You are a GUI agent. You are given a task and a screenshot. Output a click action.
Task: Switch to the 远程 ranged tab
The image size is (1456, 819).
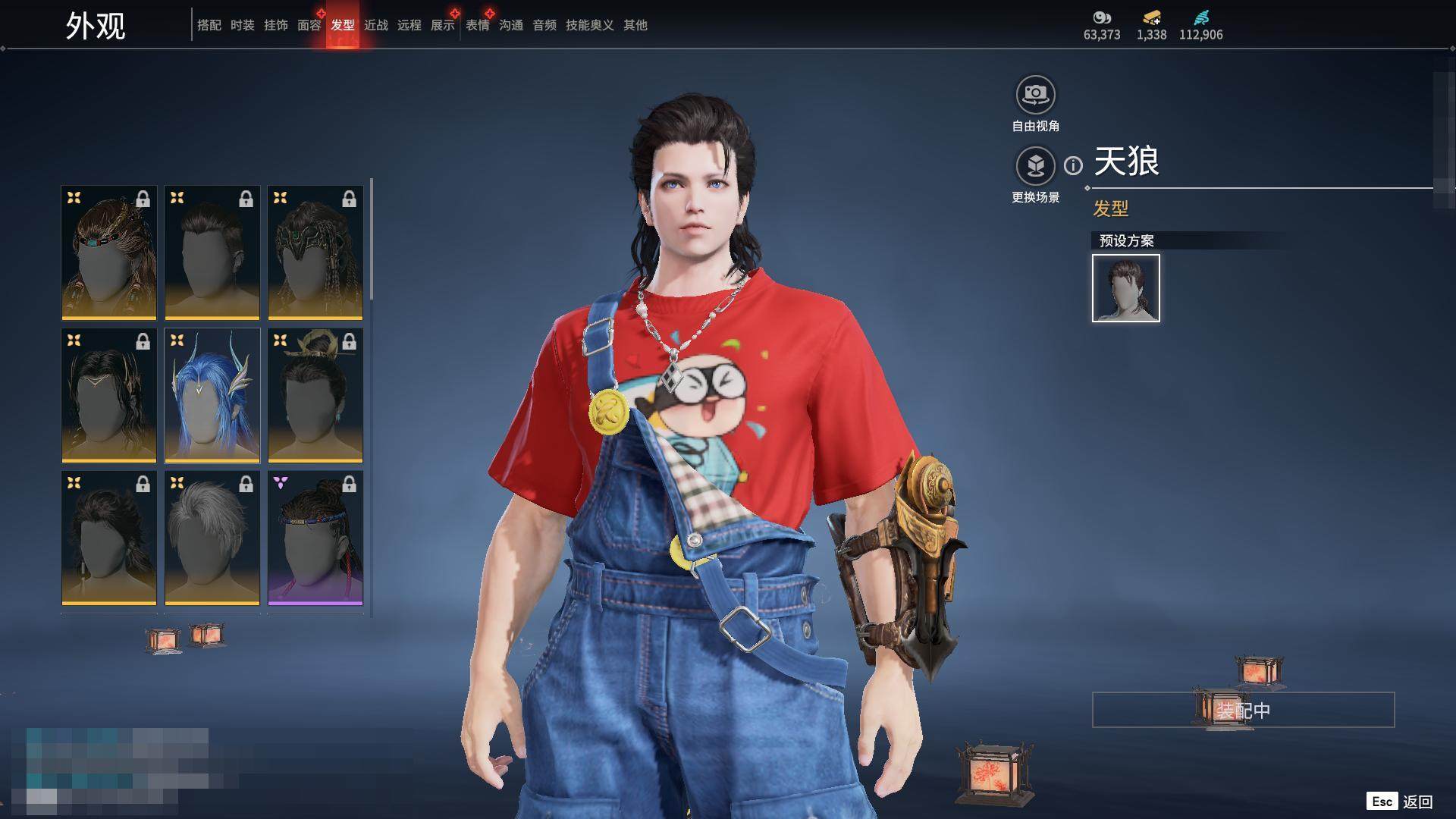tap(409, 25)
